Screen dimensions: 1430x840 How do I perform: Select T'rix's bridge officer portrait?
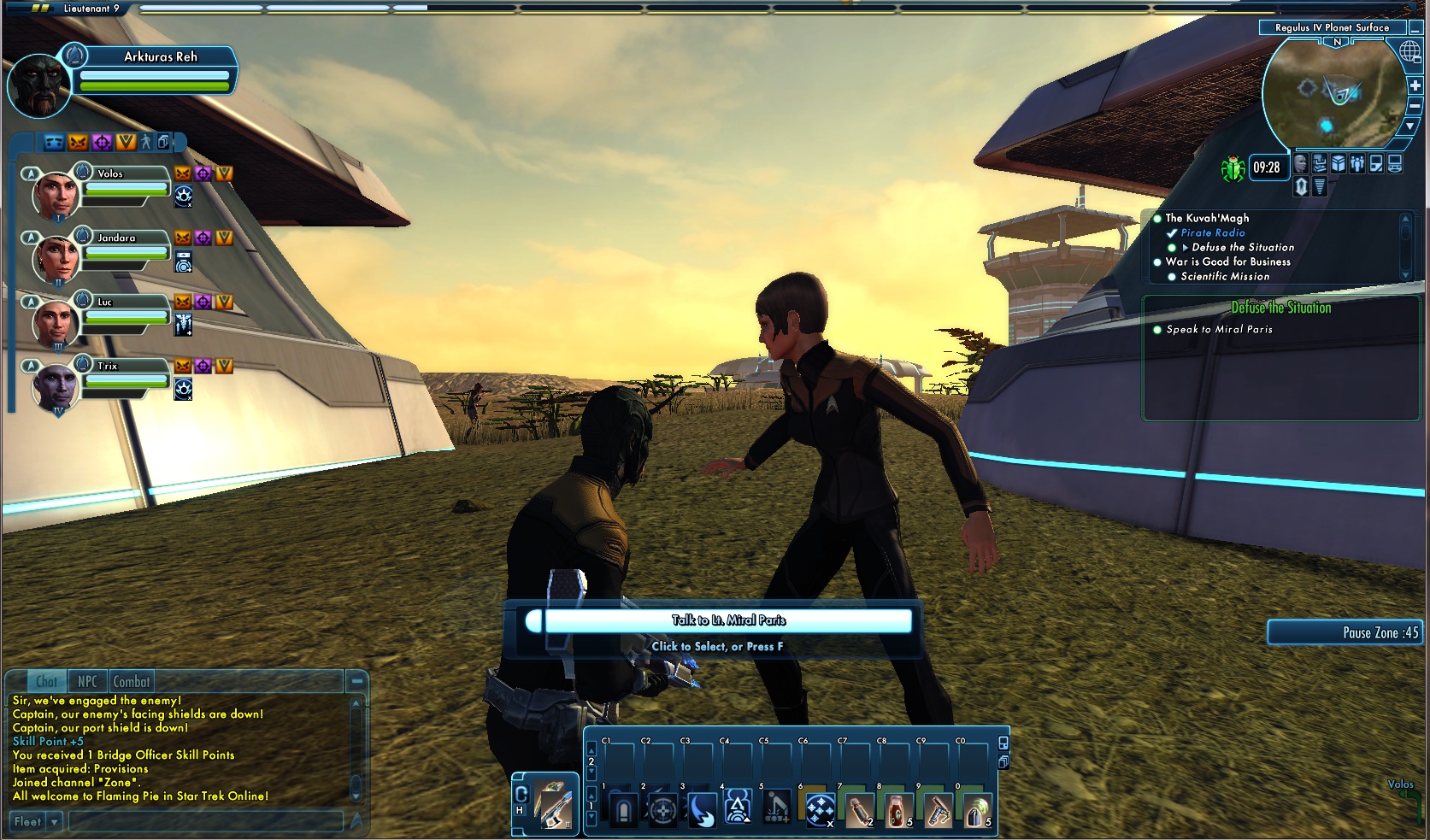click(55, 387)
